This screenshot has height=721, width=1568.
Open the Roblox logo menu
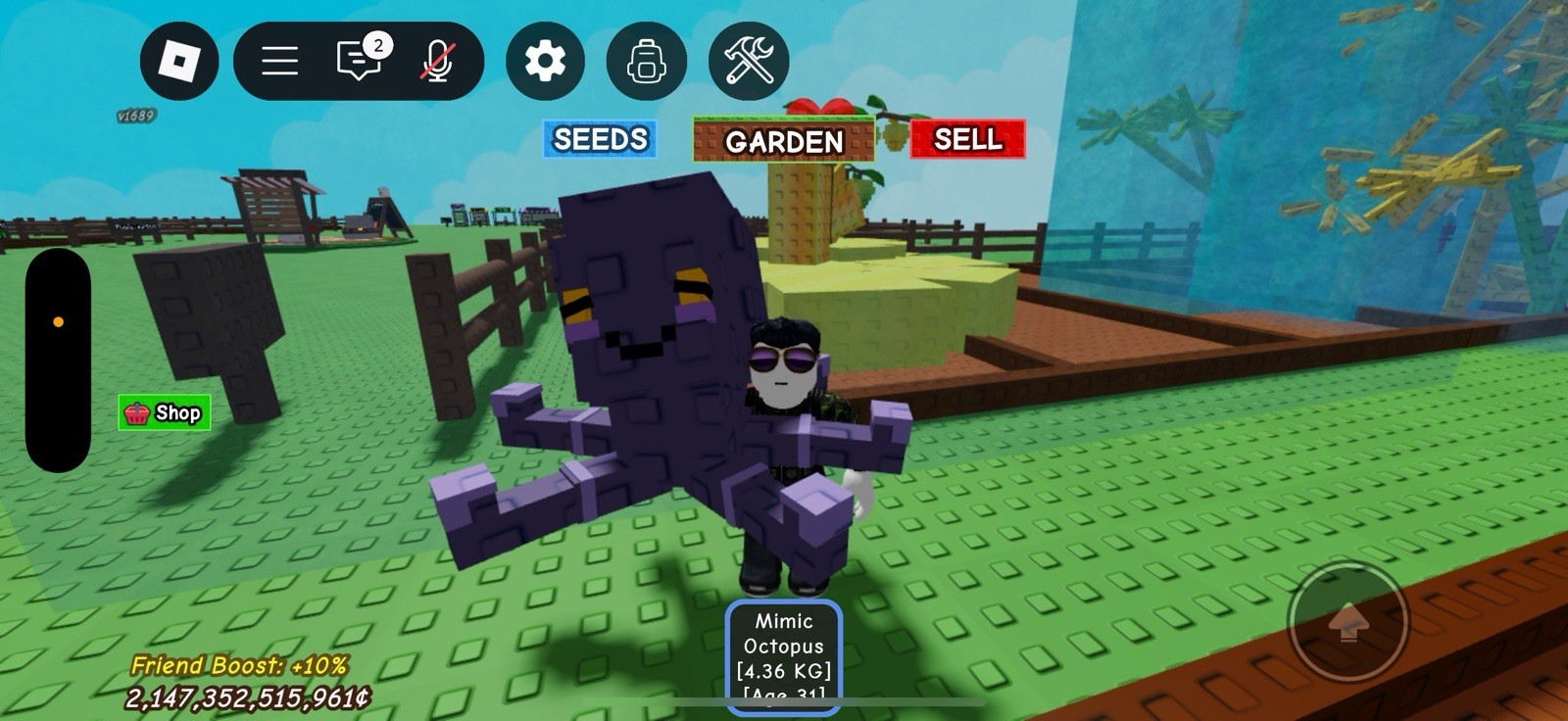pyautogui.click(x=179, y=61)
